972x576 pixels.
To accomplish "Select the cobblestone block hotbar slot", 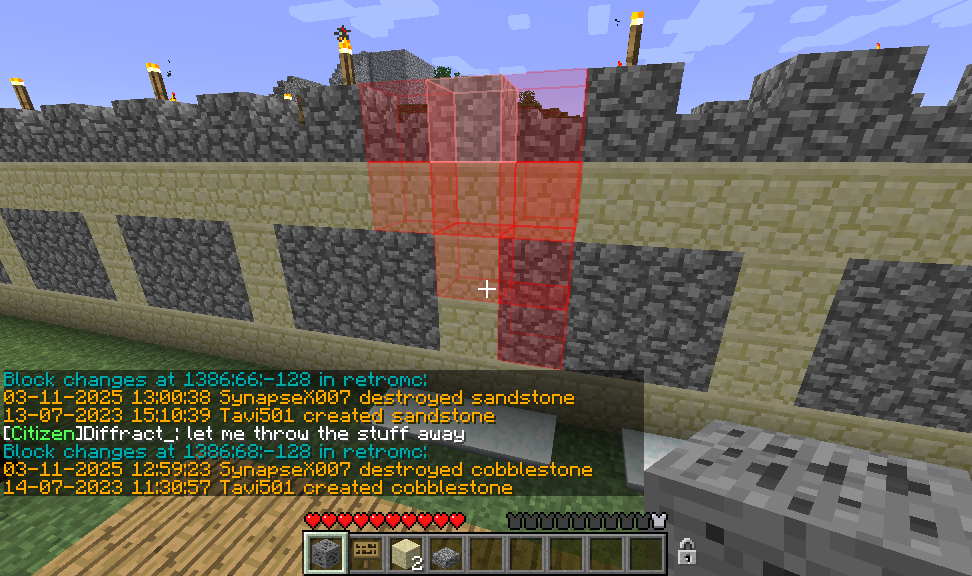I will 325,552.
